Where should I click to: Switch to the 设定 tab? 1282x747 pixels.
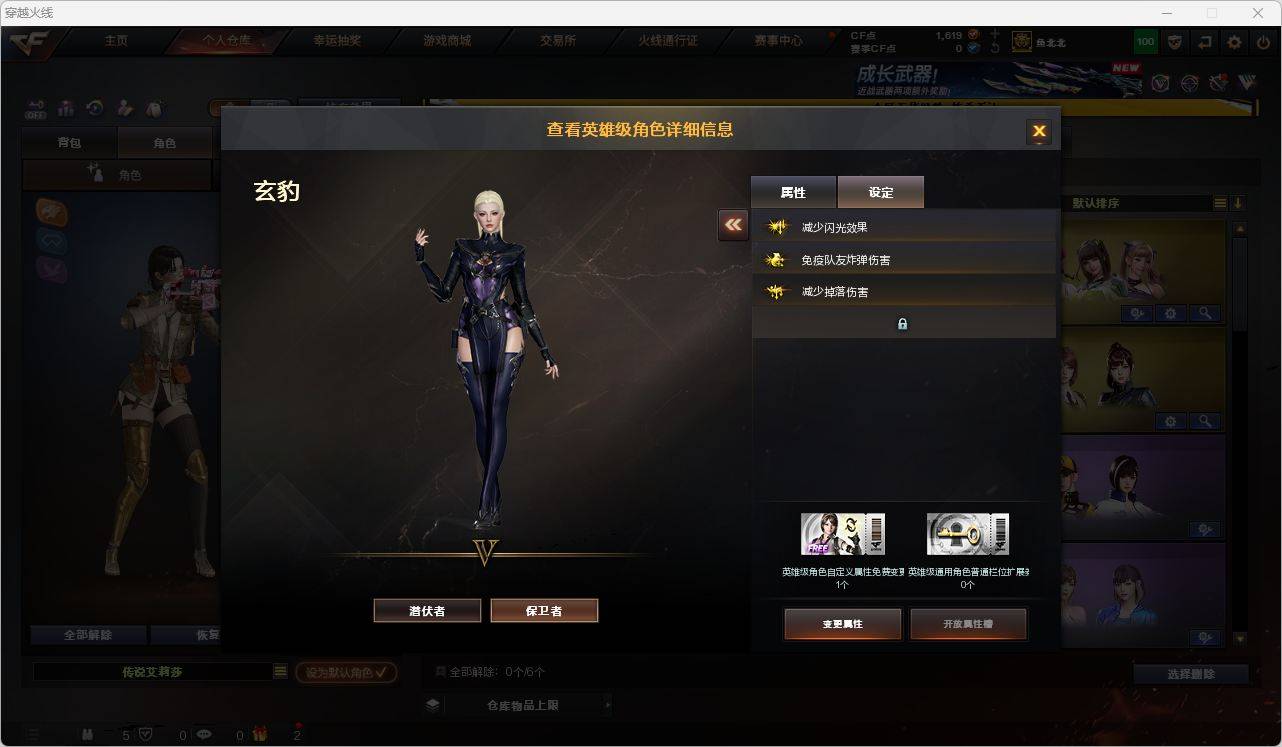tap(880, 191)
